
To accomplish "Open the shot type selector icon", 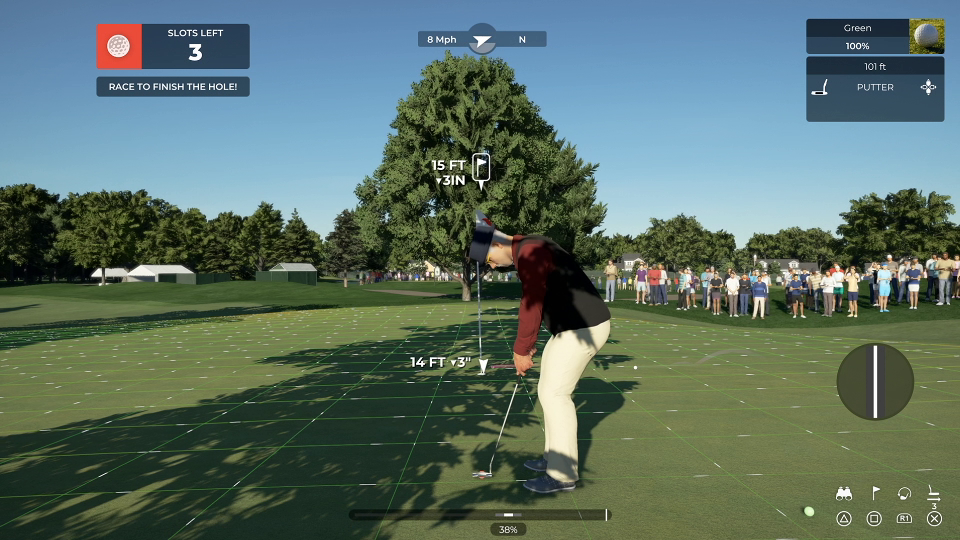I will [928, 88].
